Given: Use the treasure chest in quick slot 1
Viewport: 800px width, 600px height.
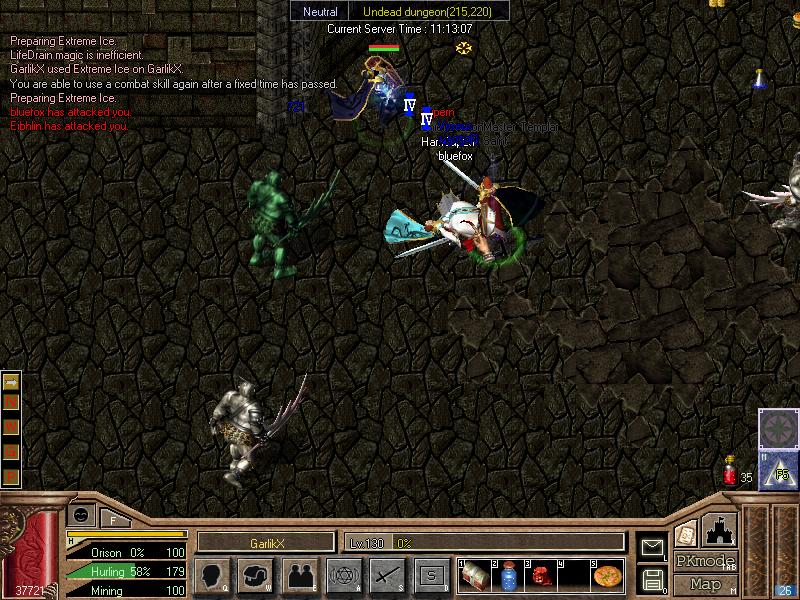Looking at the screenshot, I should 475,576.
